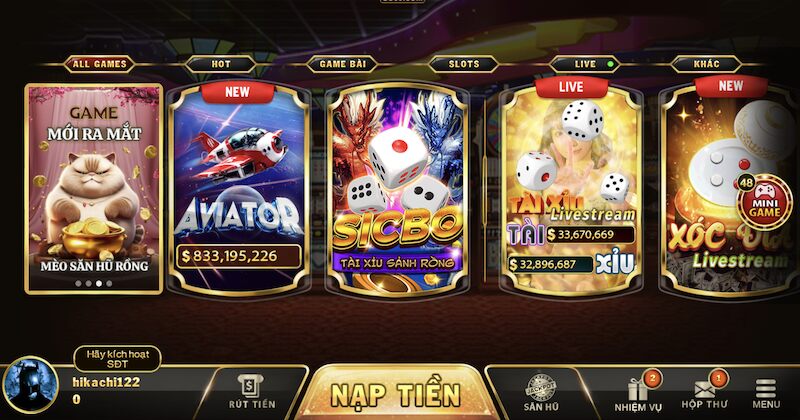The width and height of the screenshot is (800, 420).
Task: Check the NHIỆM VỤ gift box
Action: (639, 392)
